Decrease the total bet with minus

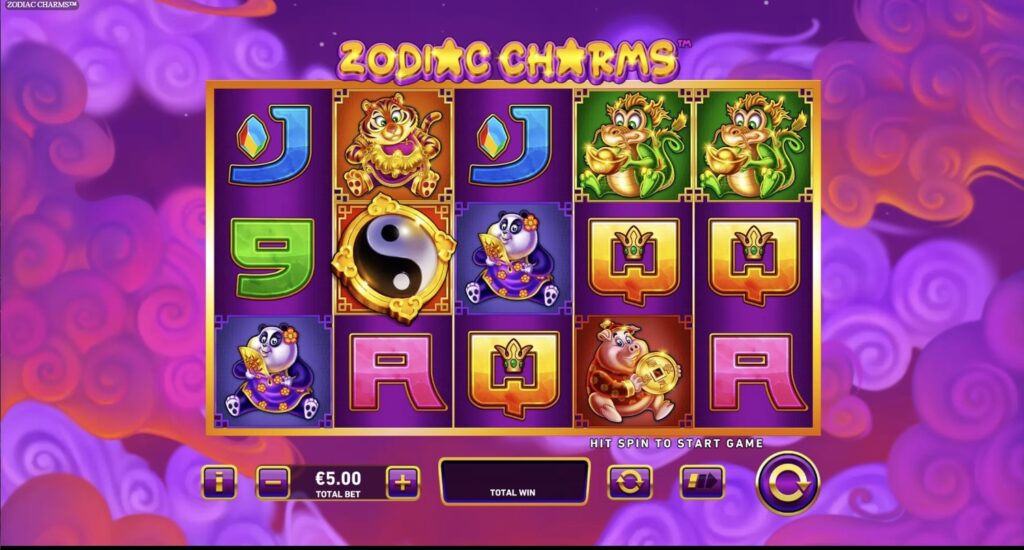pos(273,483)
